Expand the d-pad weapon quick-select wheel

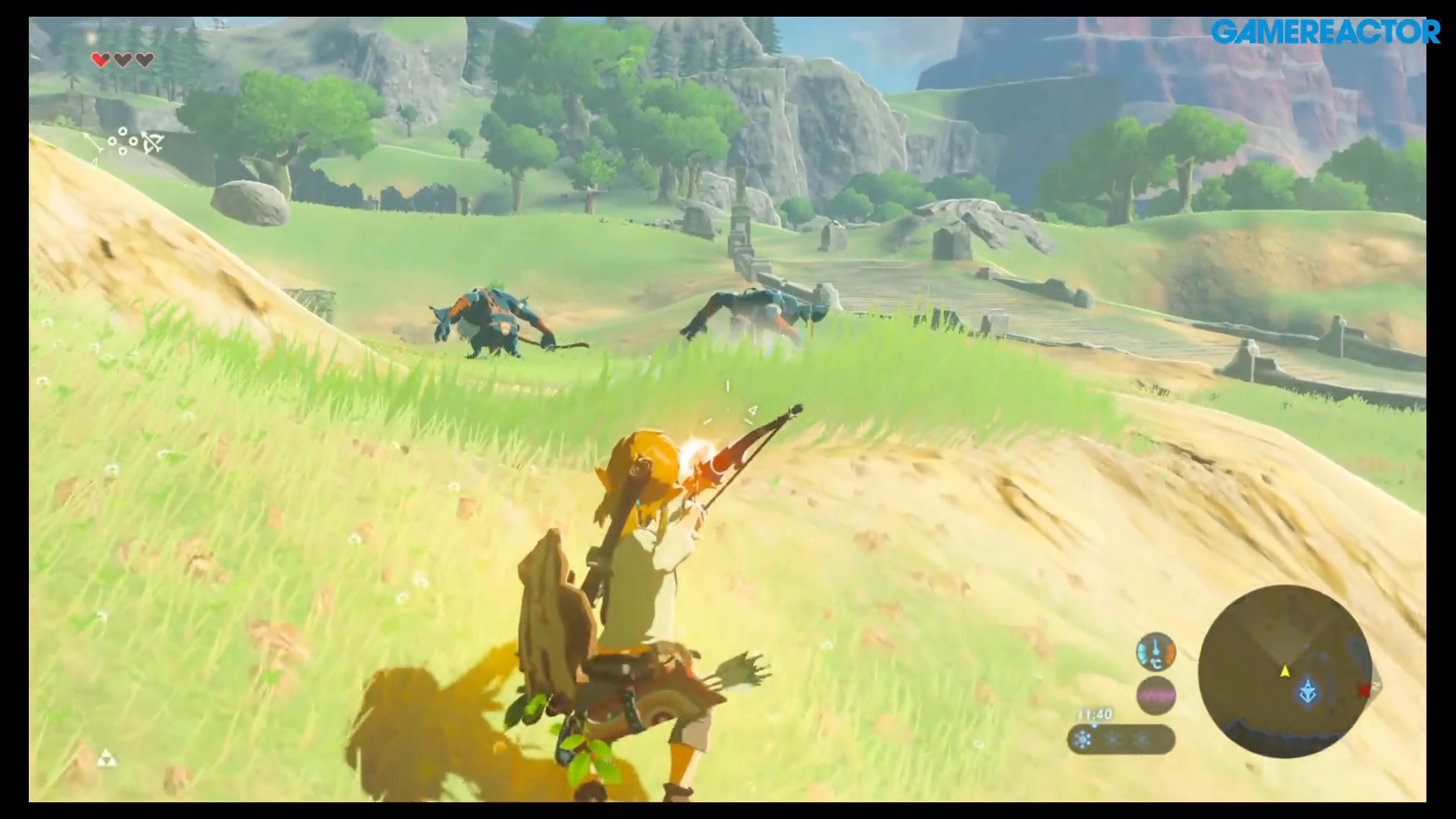(123, 141)
